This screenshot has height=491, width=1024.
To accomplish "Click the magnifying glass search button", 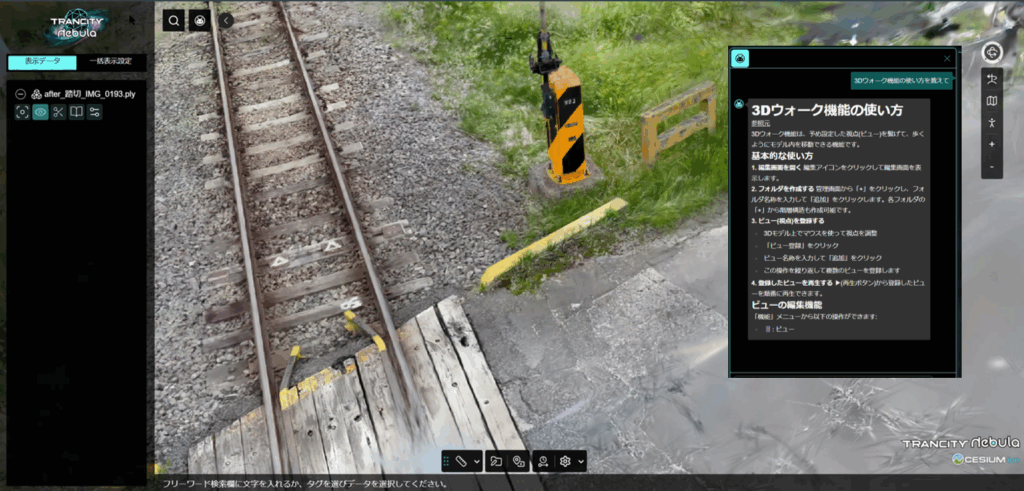I will [x=173, y=20].
